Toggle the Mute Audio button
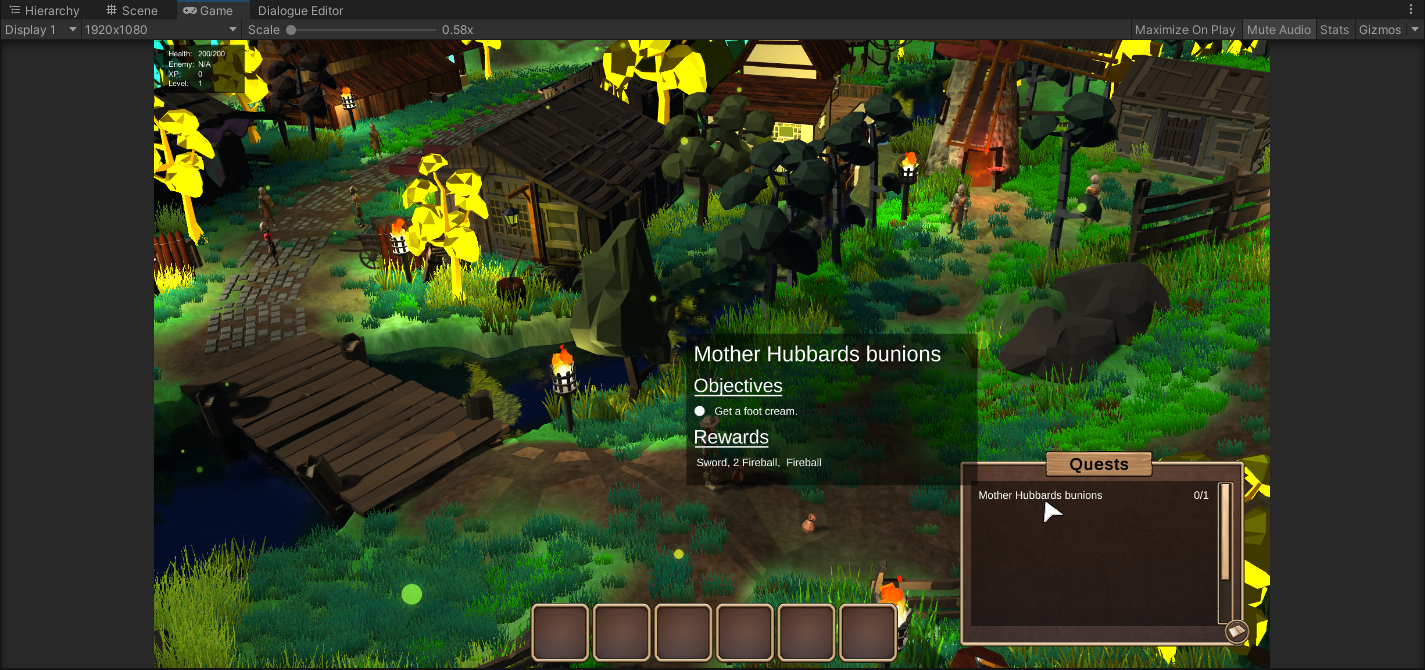Viewport: 1425px width, 670px height. point(1278,30)
